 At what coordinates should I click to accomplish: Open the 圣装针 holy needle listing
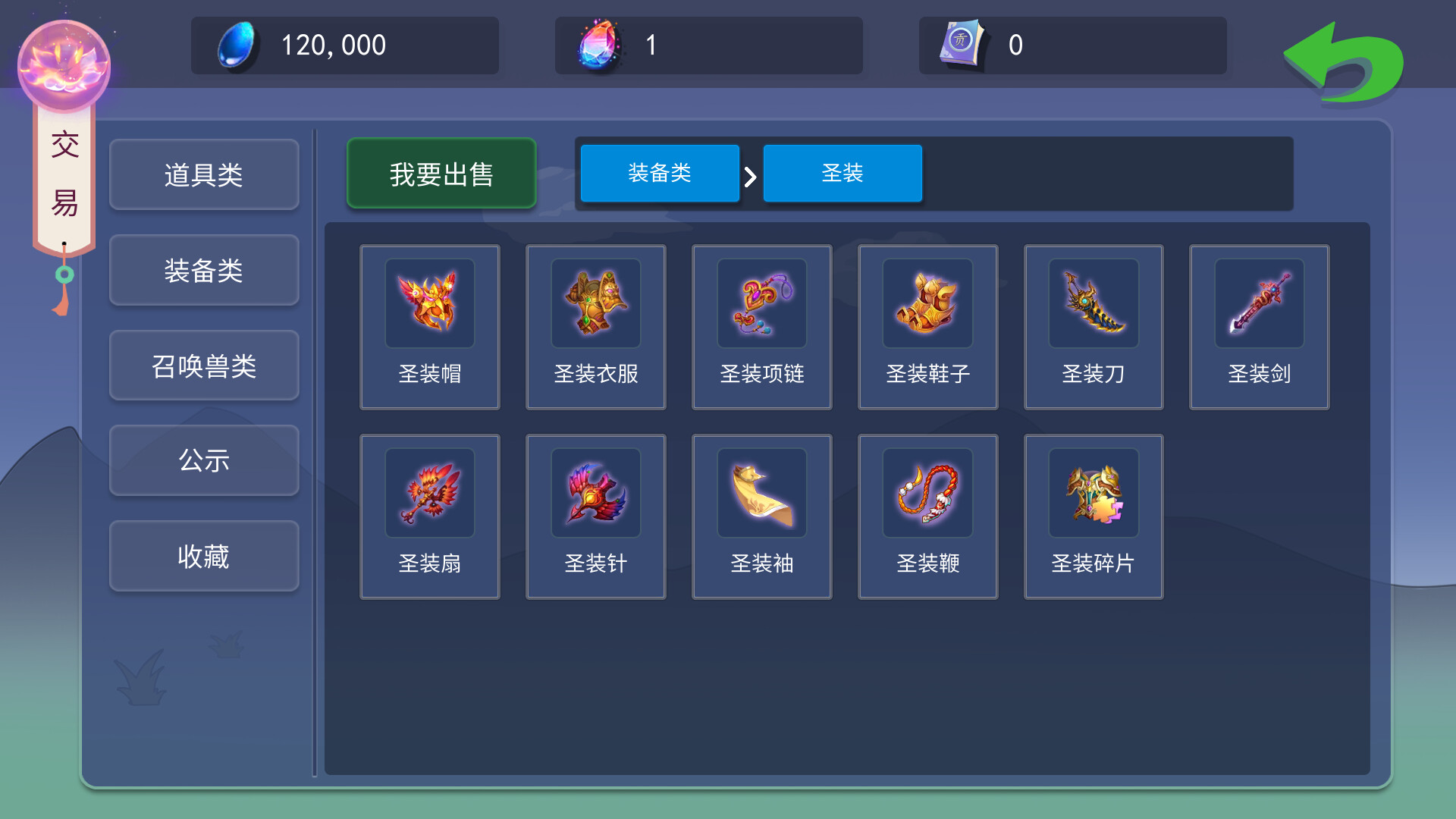595,516
